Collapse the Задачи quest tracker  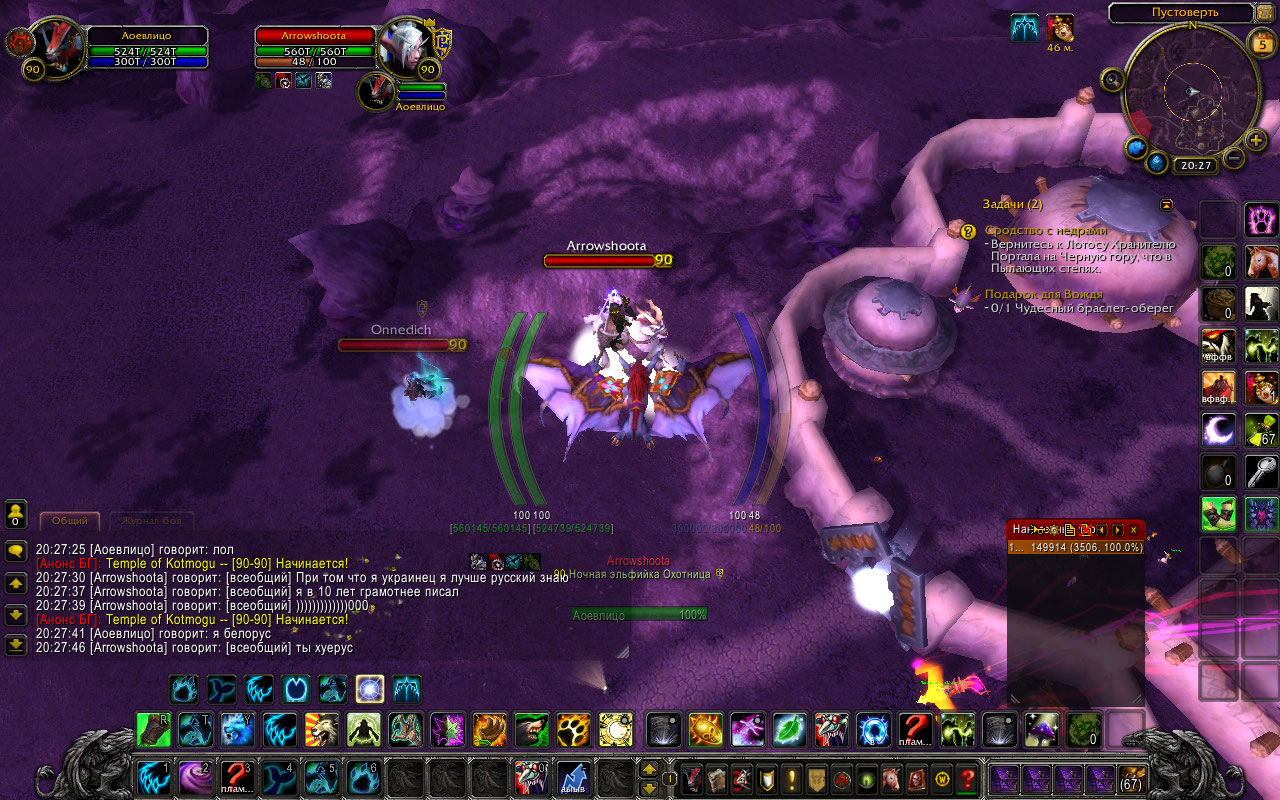click(1166, 204)
